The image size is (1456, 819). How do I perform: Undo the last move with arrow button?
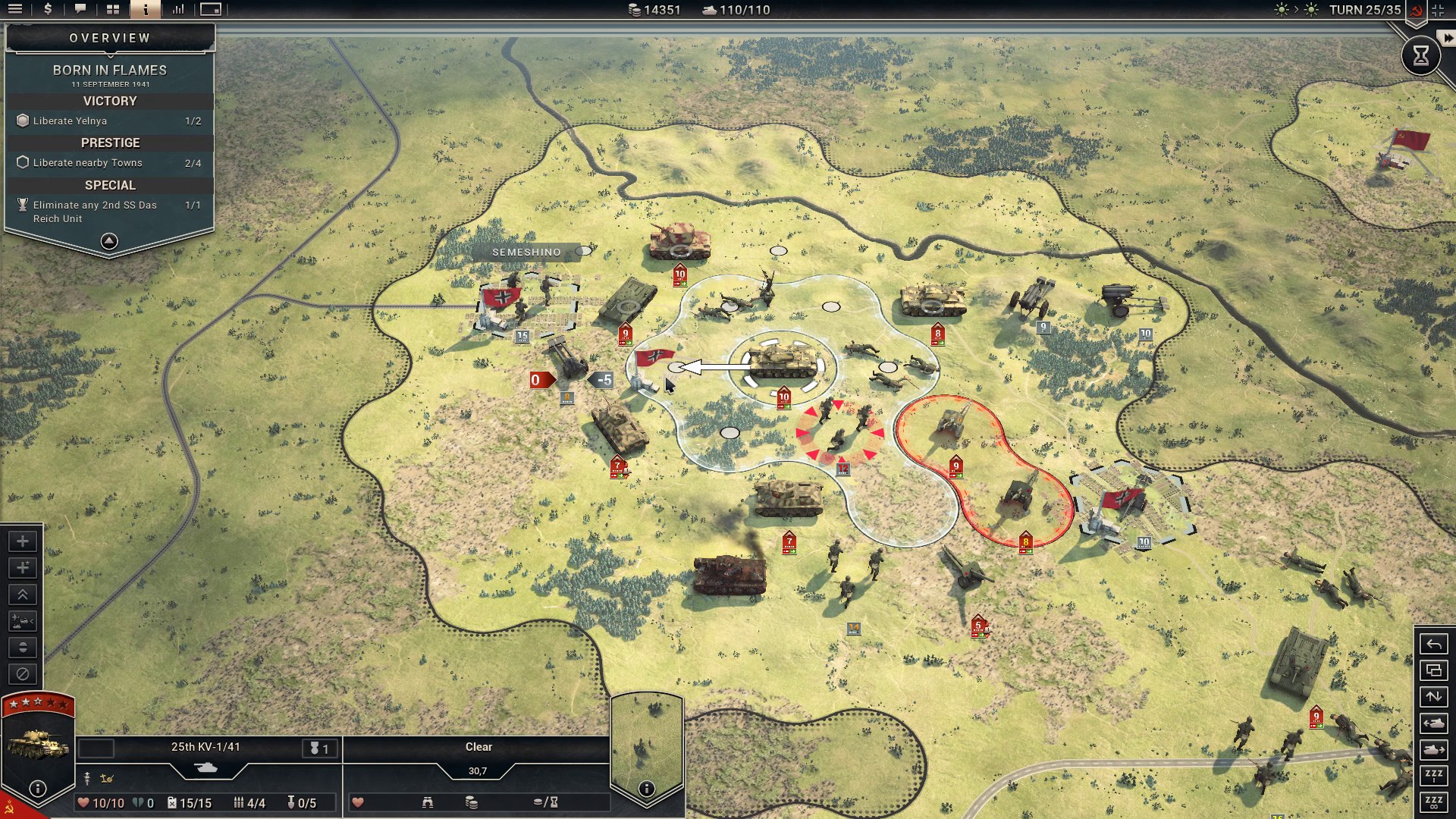1433,645
